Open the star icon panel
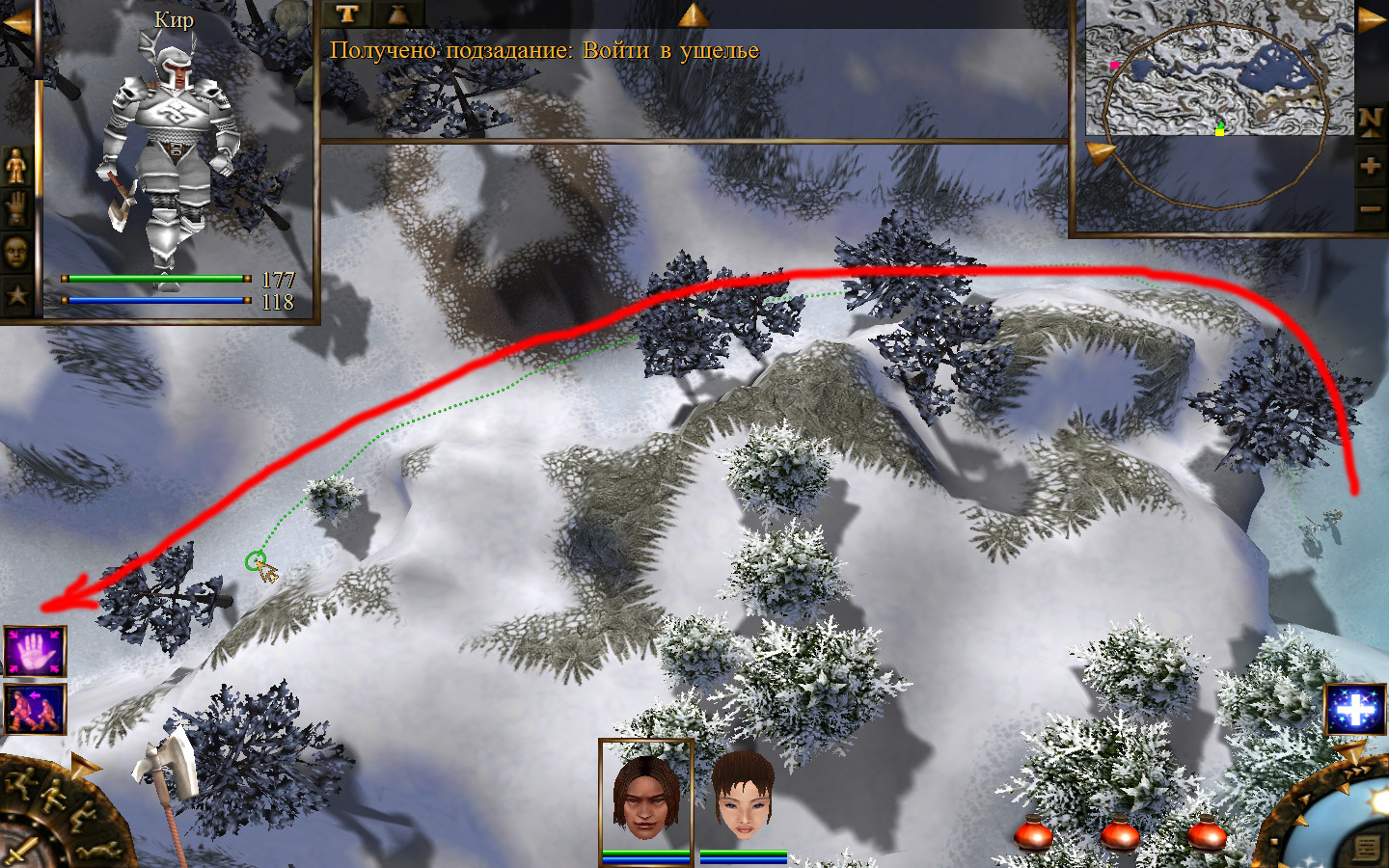 (x=15, y=294)
